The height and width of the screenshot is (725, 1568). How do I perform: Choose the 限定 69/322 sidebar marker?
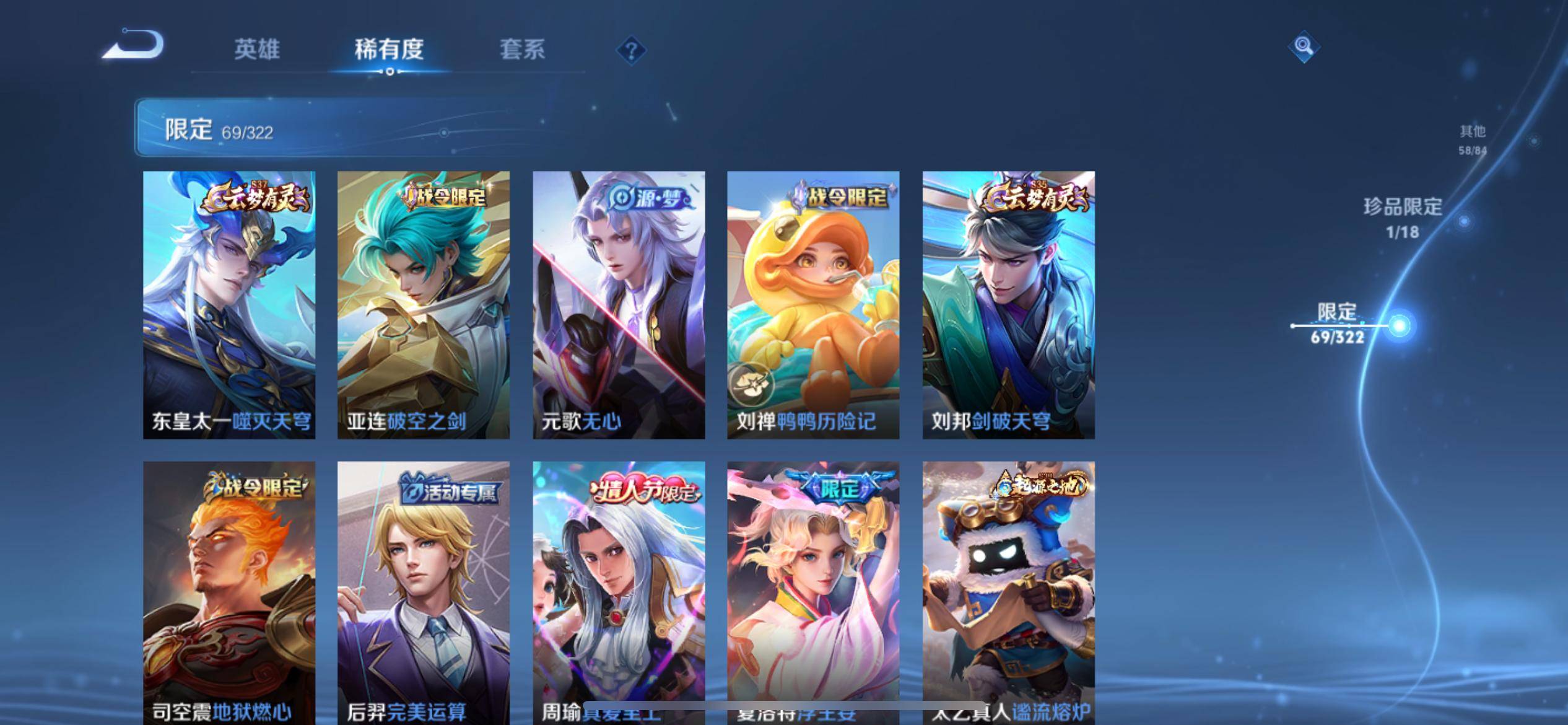point(1338,323)
